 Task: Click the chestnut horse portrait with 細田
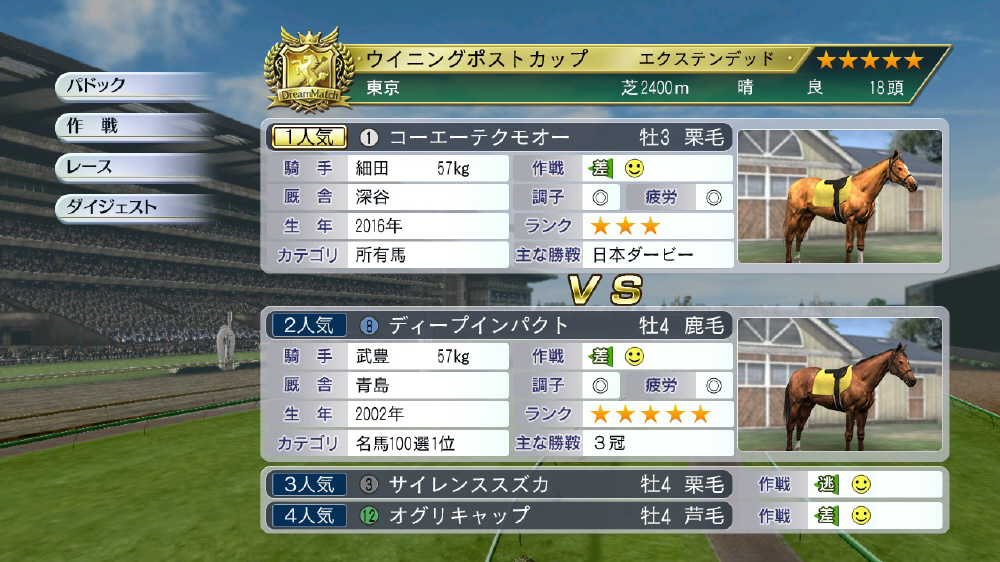(x=840, y=197)
